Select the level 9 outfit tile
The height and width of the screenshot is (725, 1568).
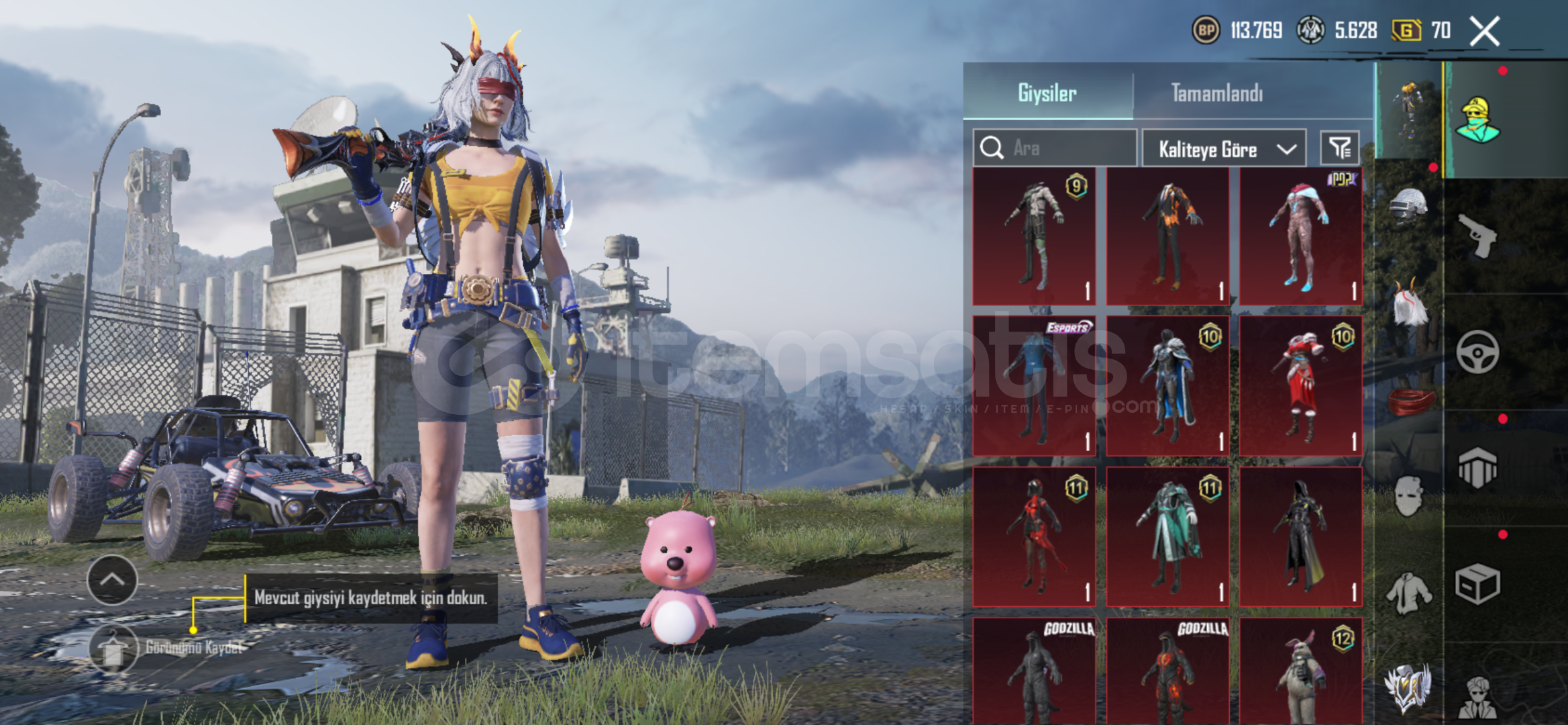coord(1034,236)
